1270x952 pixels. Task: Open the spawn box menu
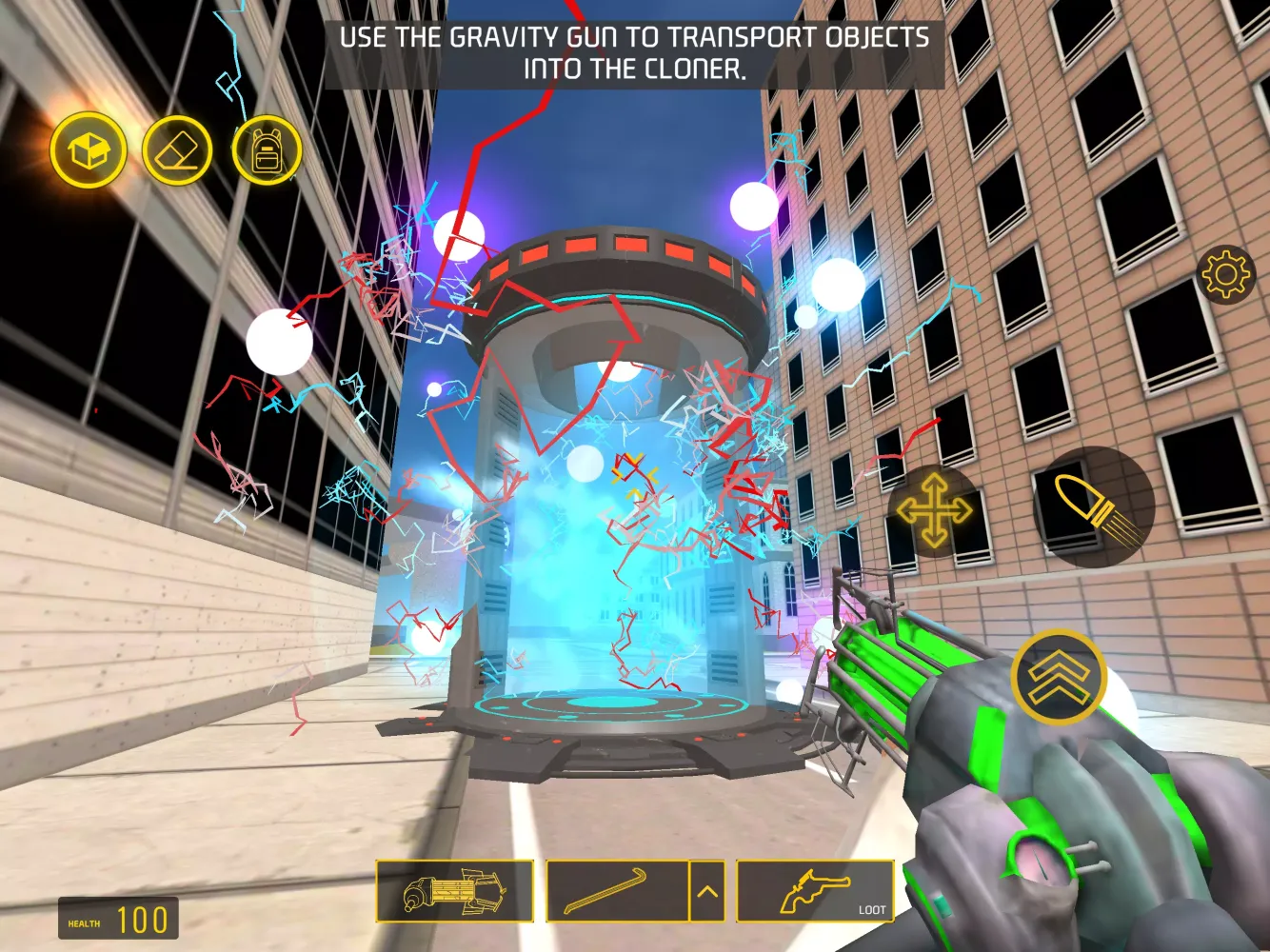88,150
